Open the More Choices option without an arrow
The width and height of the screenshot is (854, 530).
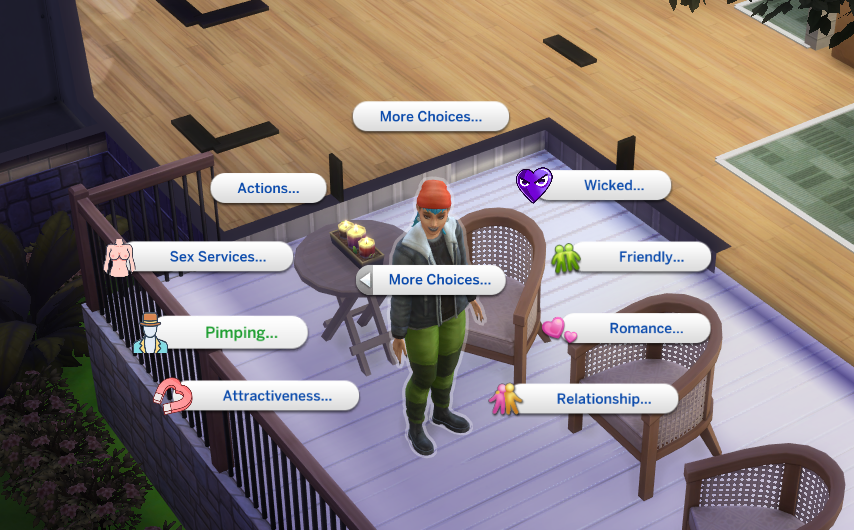(431, 117)
